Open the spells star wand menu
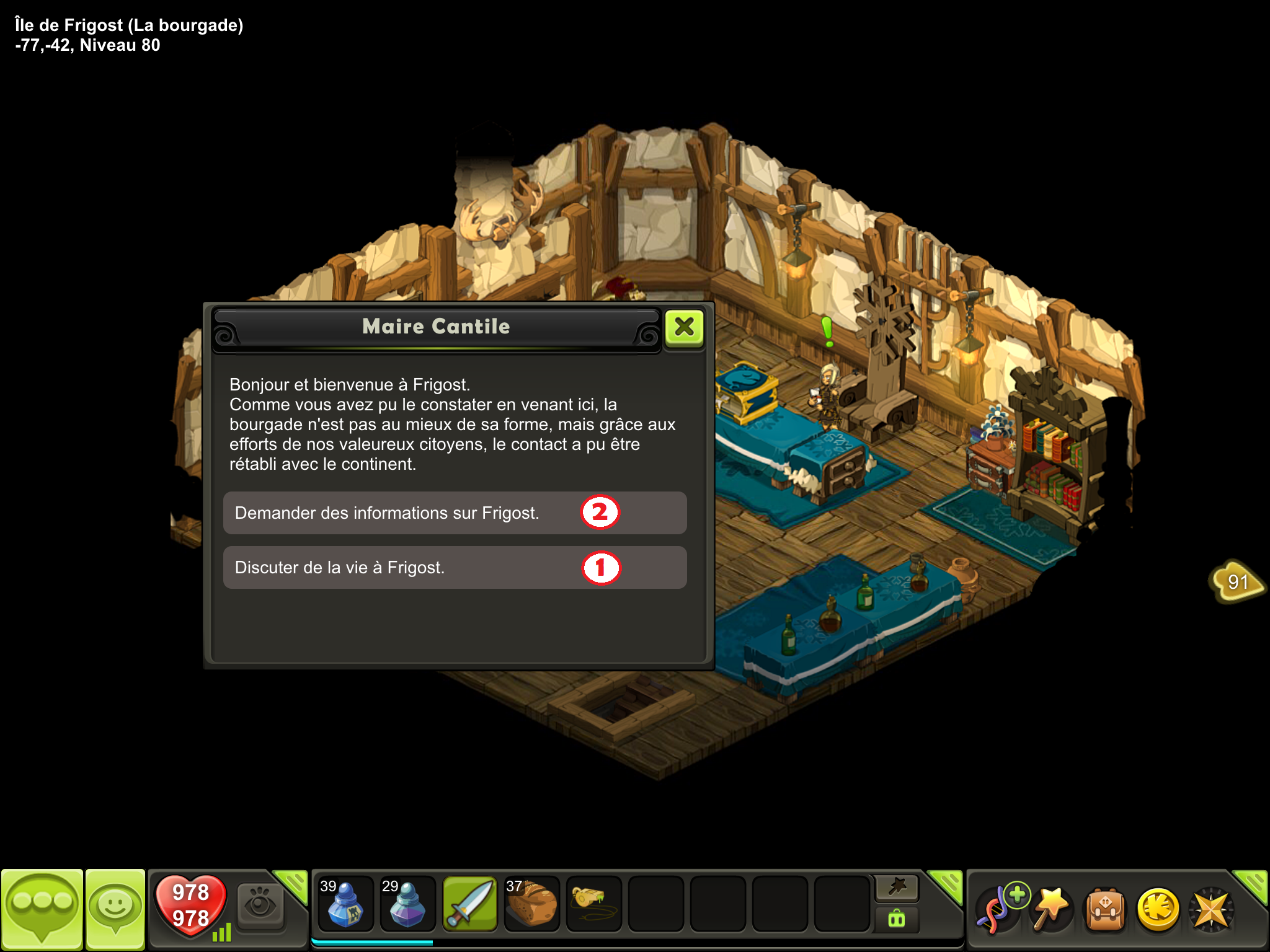Image resolution: width=1270 pixels, height=952 pixels. click(x=1052, y=909)
